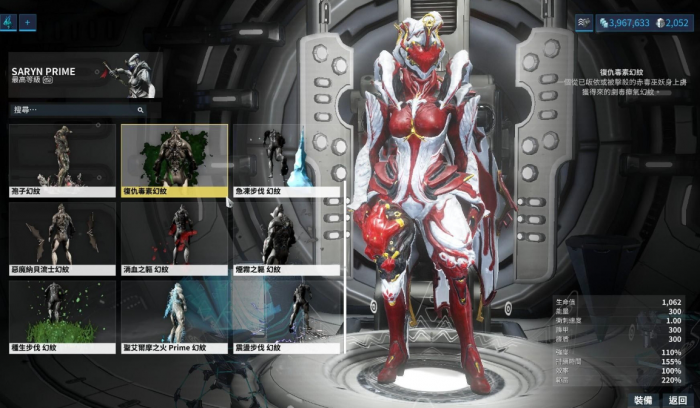Select the 惡魔納貝流士幻紋 tile
Viewport: 700px width, 408px height.
coord(62,238)
